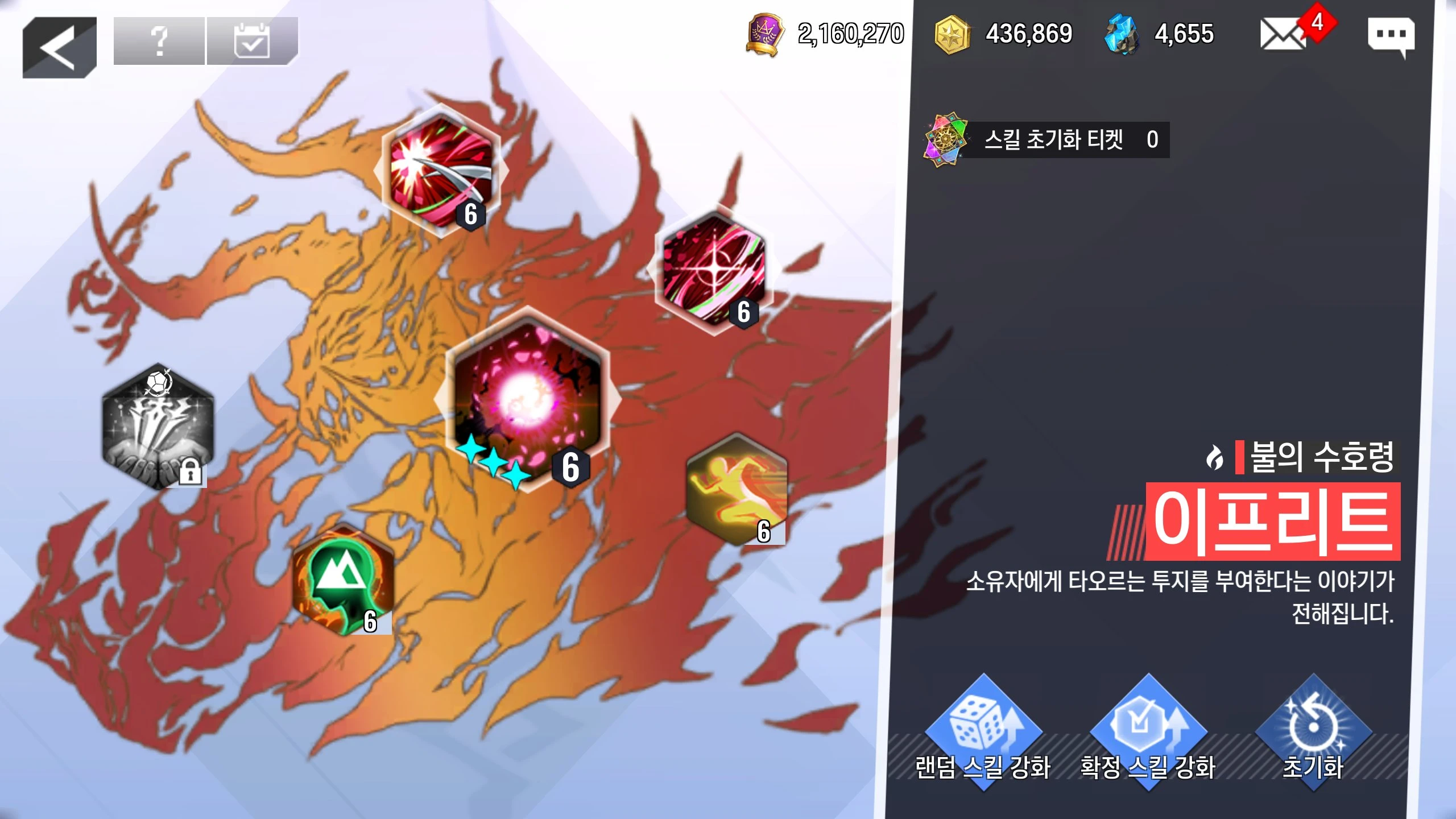Open the calendar checklist button

(x=252, y=41)
